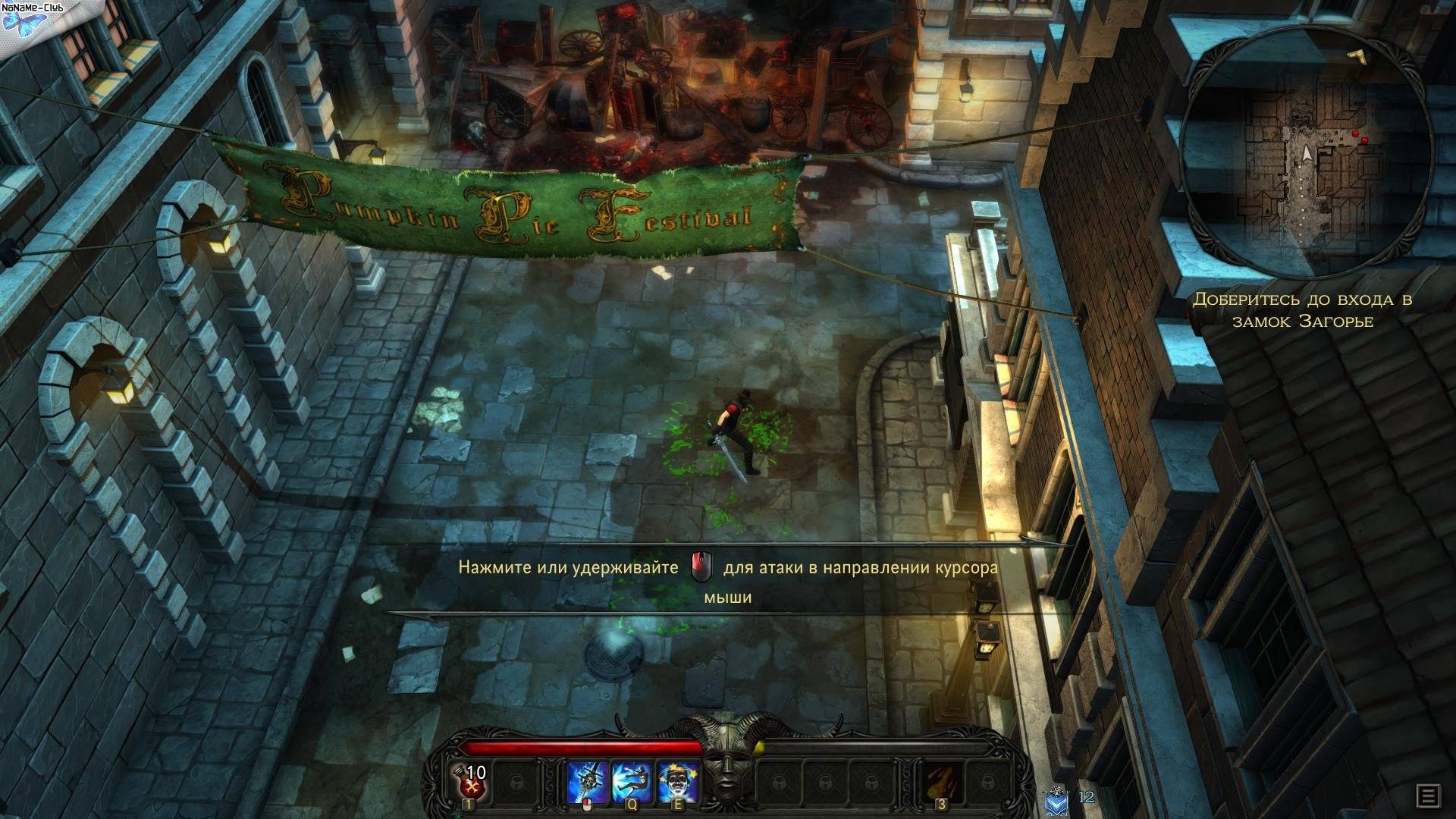Trigger the flying kick ability
The image size is (1456, 819).
click(632, 782)
